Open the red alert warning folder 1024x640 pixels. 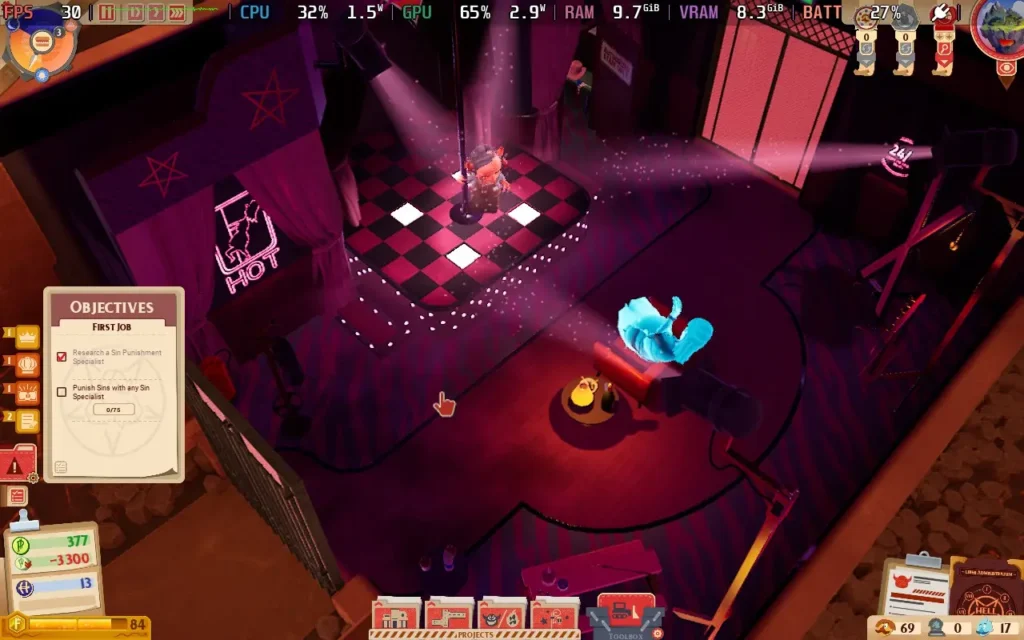pyautogui.click(x=17, y=464)
